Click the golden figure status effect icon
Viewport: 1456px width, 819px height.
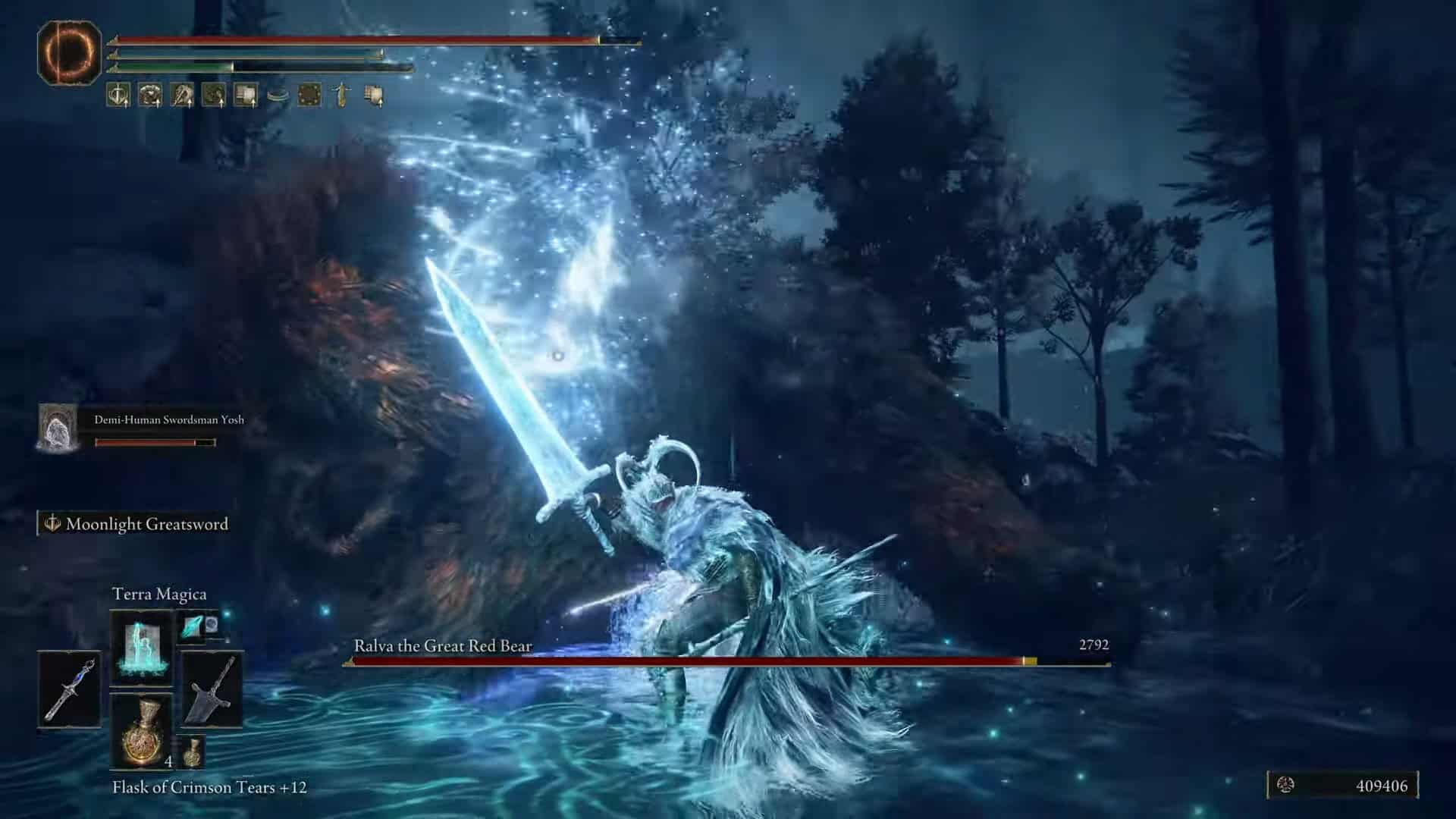(341, 96)
